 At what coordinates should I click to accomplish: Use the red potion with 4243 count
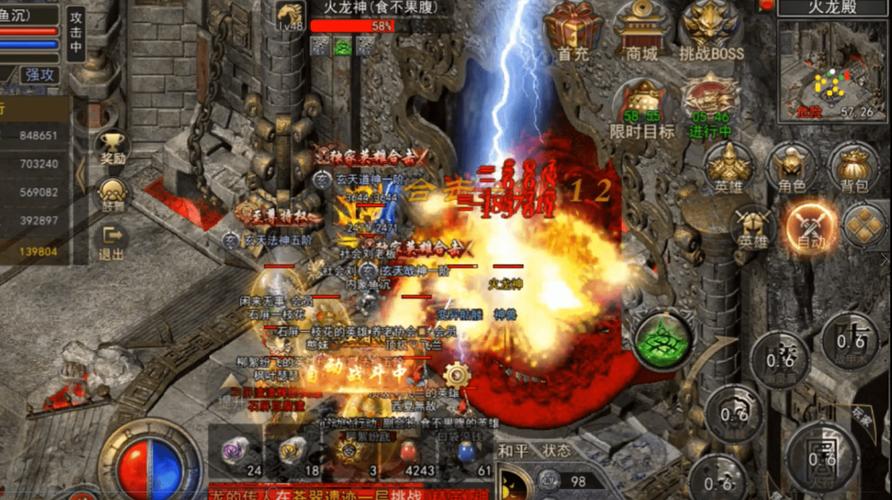coord(409,452)
